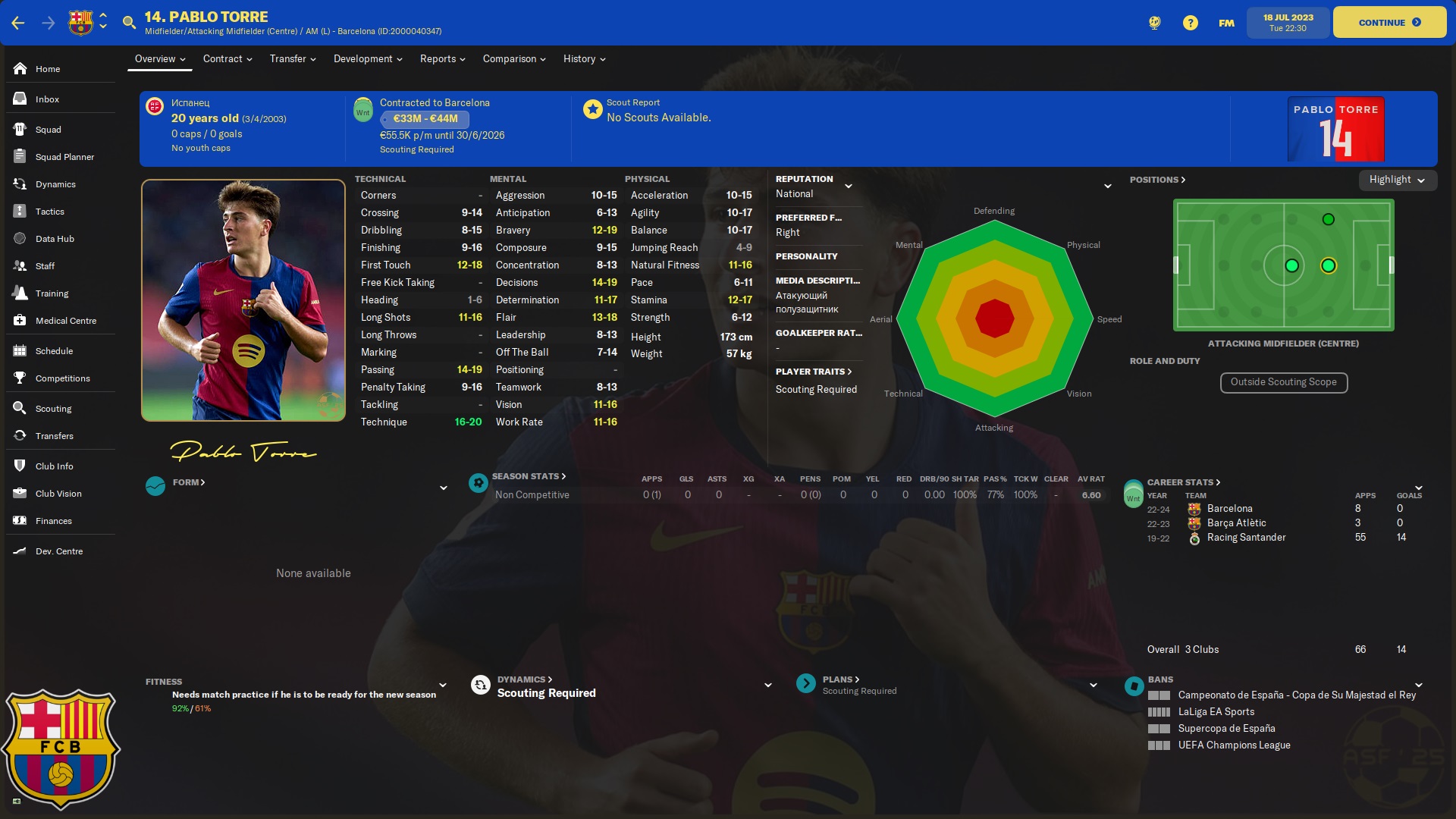Open the Tactics screen
The image size is (1456, 819).
click(x=50, y=212)
